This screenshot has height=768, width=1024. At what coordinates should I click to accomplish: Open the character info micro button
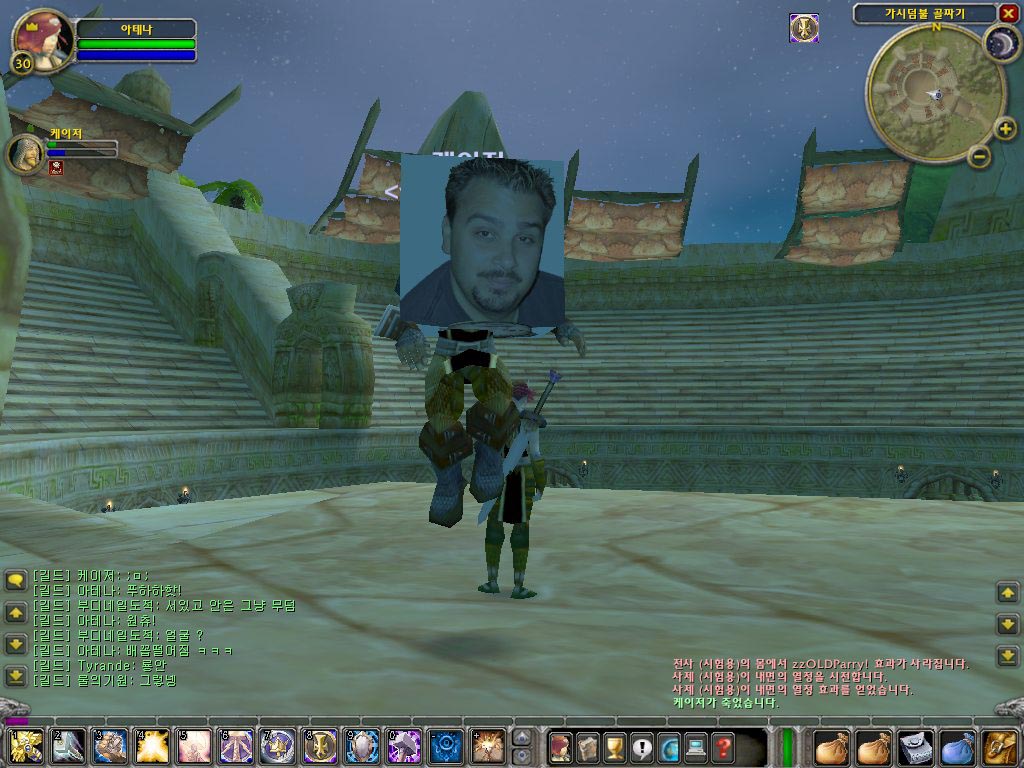click(x=559, y=747)
